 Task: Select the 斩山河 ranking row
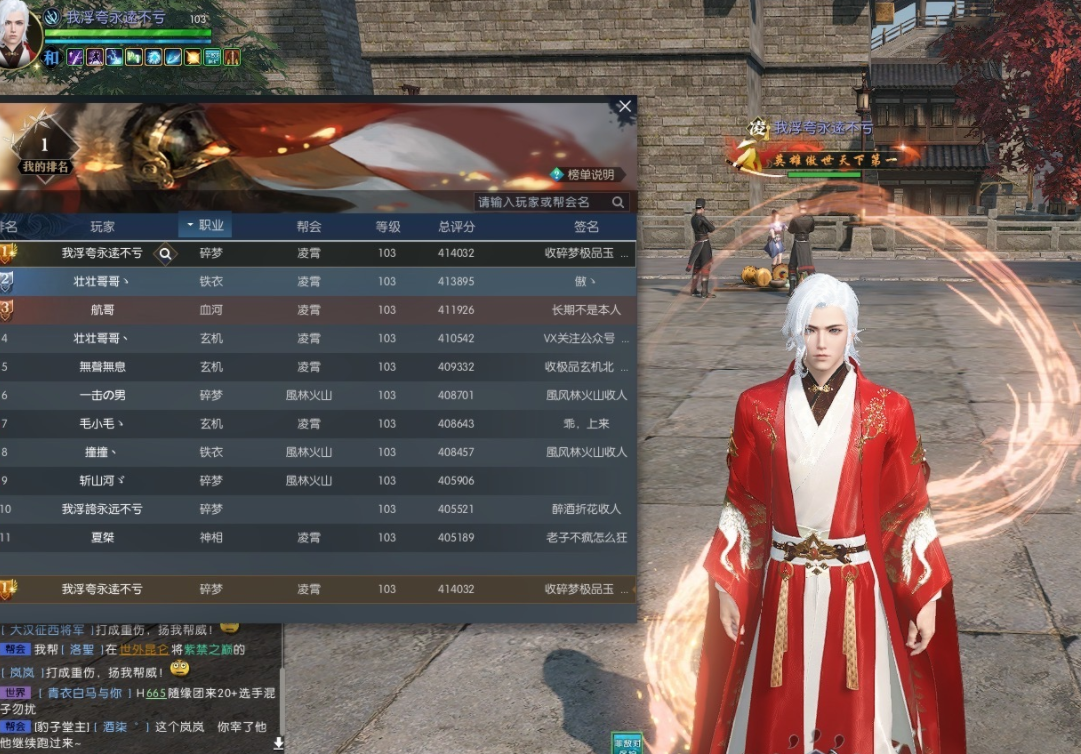pyautogui.click(x=316, y=480)
